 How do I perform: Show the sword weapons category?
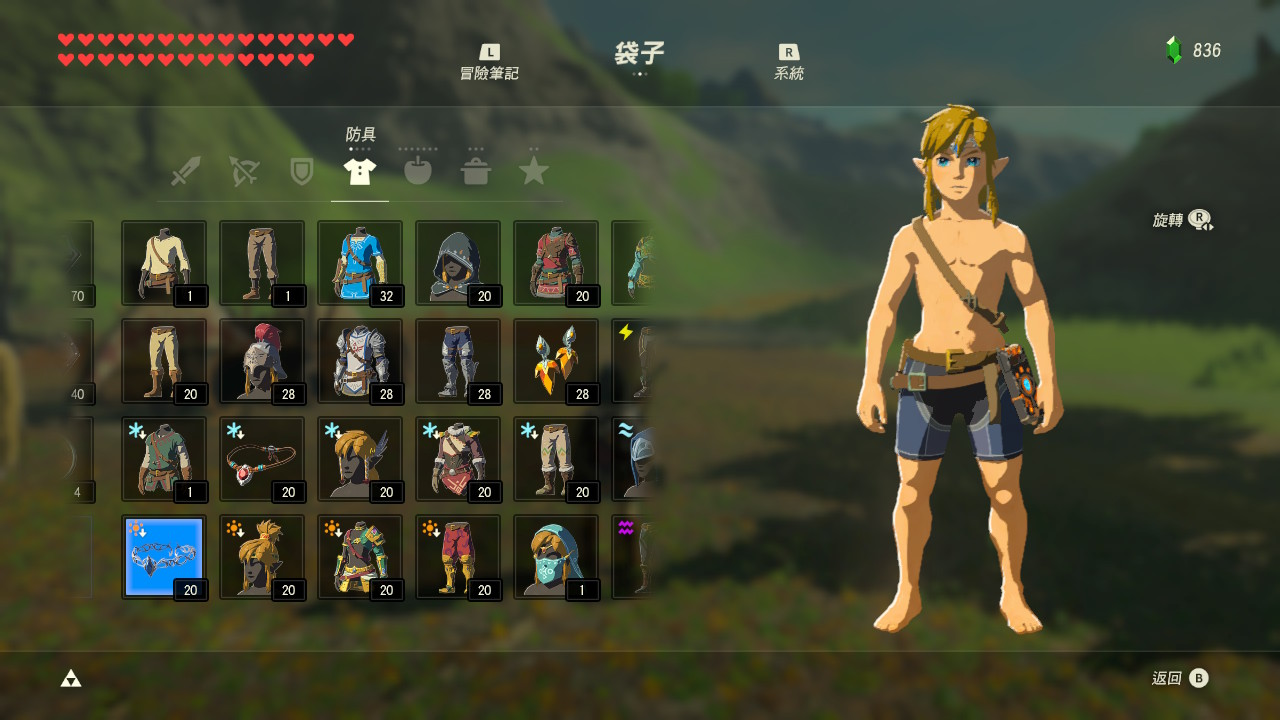185,171
